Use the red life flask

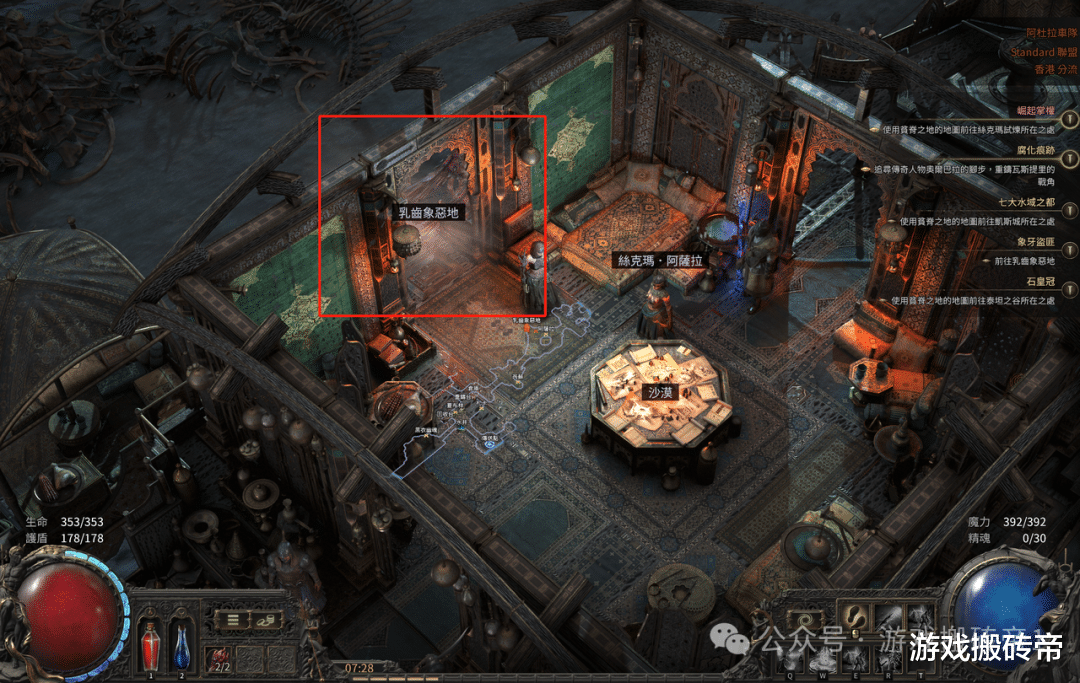(x=152, y=639)
